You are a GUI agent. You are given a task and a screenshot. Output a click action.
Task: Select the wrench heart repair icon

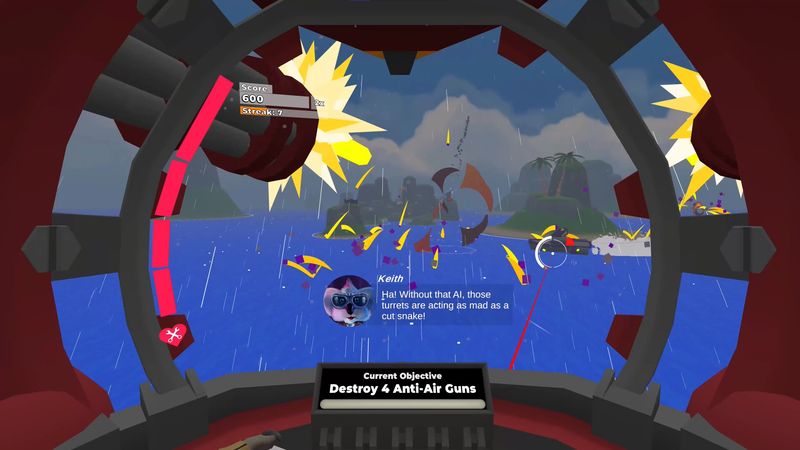pyautogui.click(x=174, y=335)
